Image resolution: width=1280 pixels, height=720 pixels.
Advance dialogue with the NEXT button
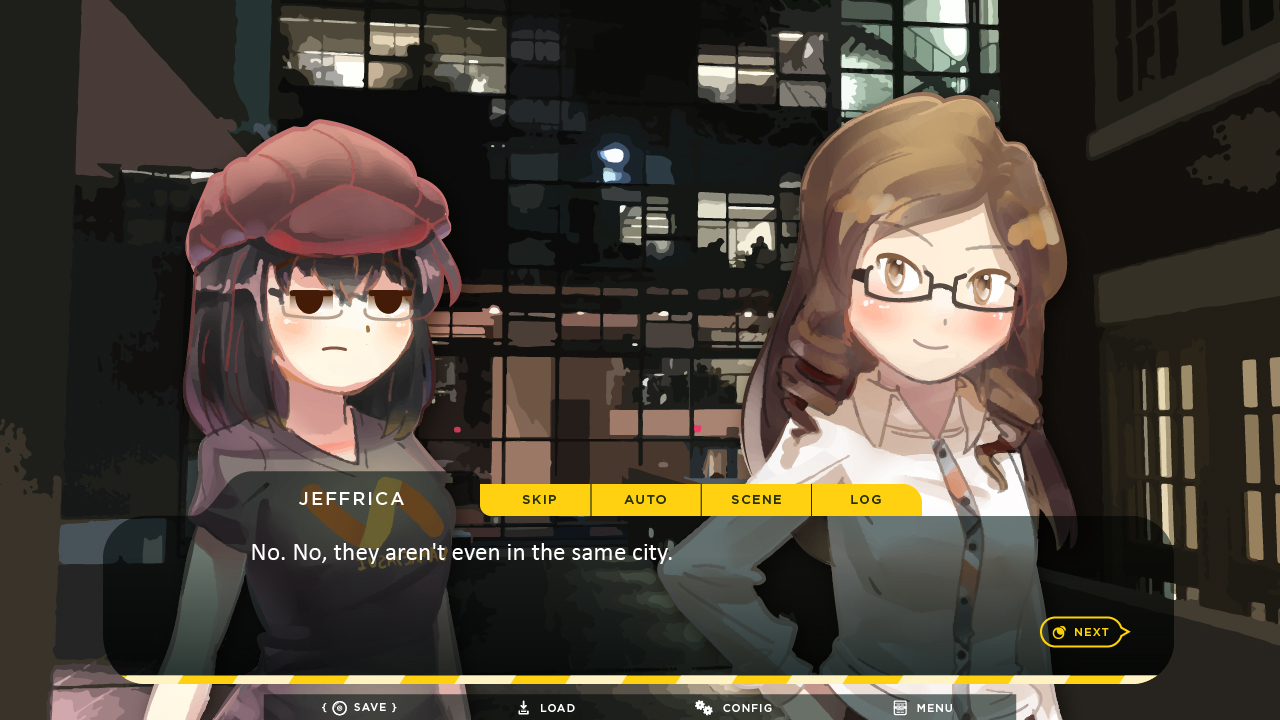(x=1083, y=632)
